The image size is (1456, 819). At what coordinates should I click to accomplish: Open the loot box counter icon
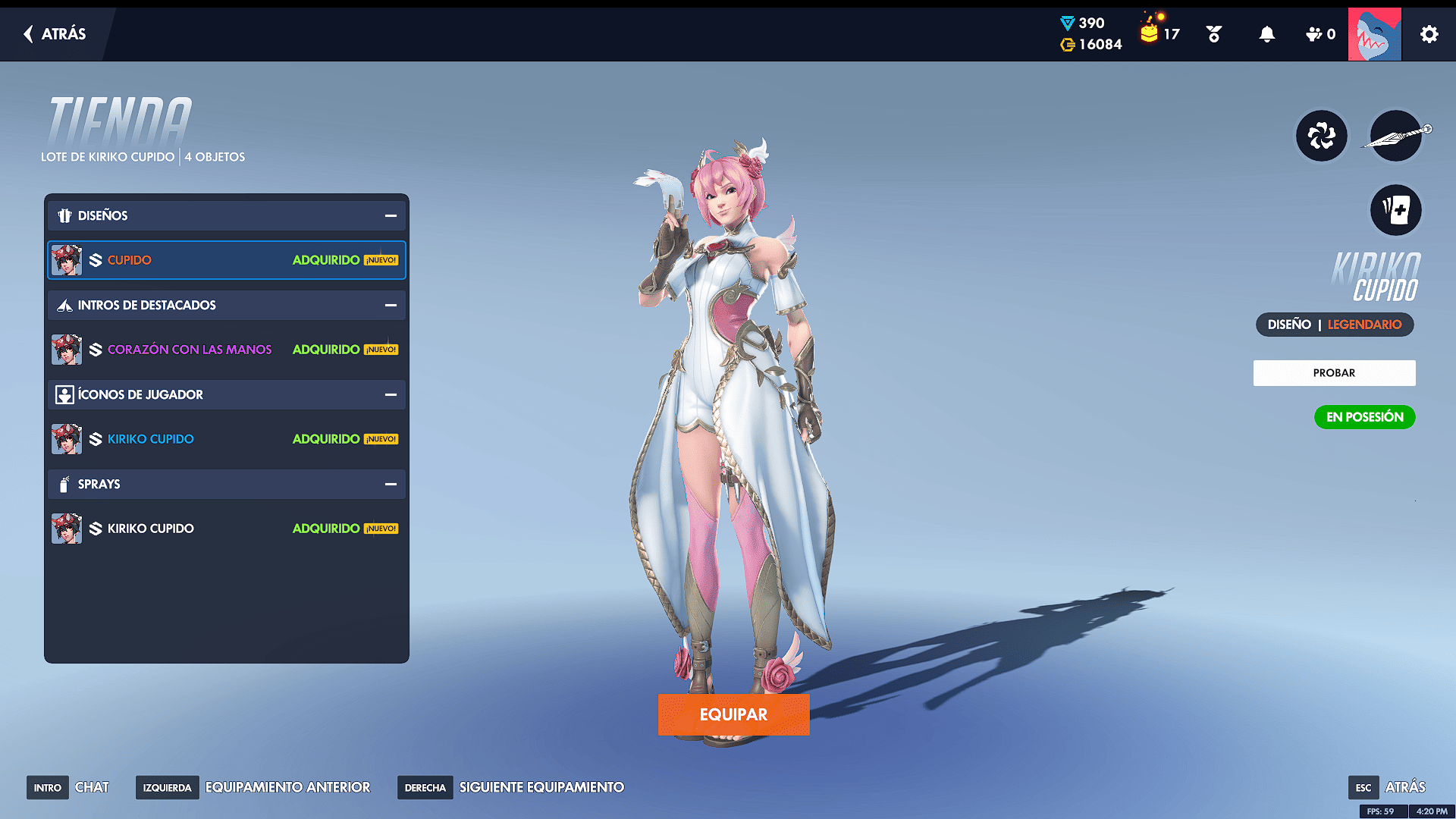(1151, 33)
